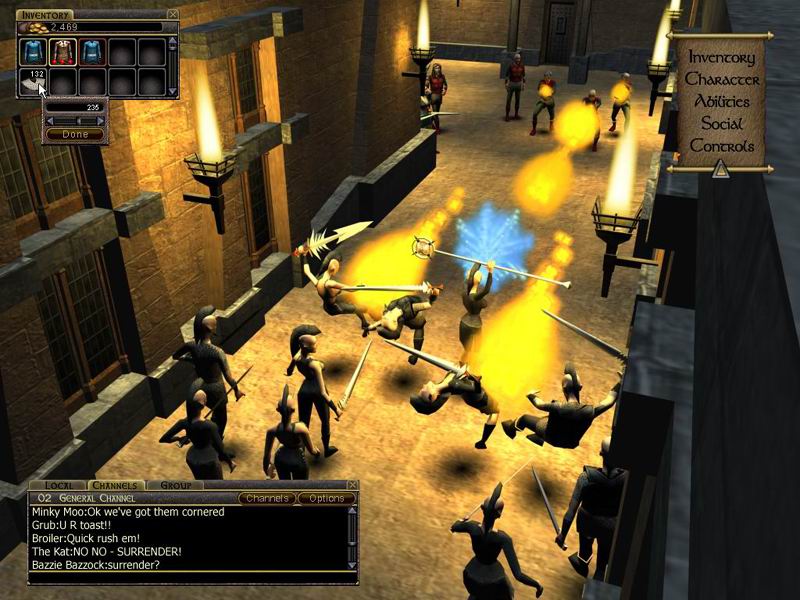
Task: Collapse the scroll menu with the triangle button
Action: pyautogui.click(x=721, y=169)
